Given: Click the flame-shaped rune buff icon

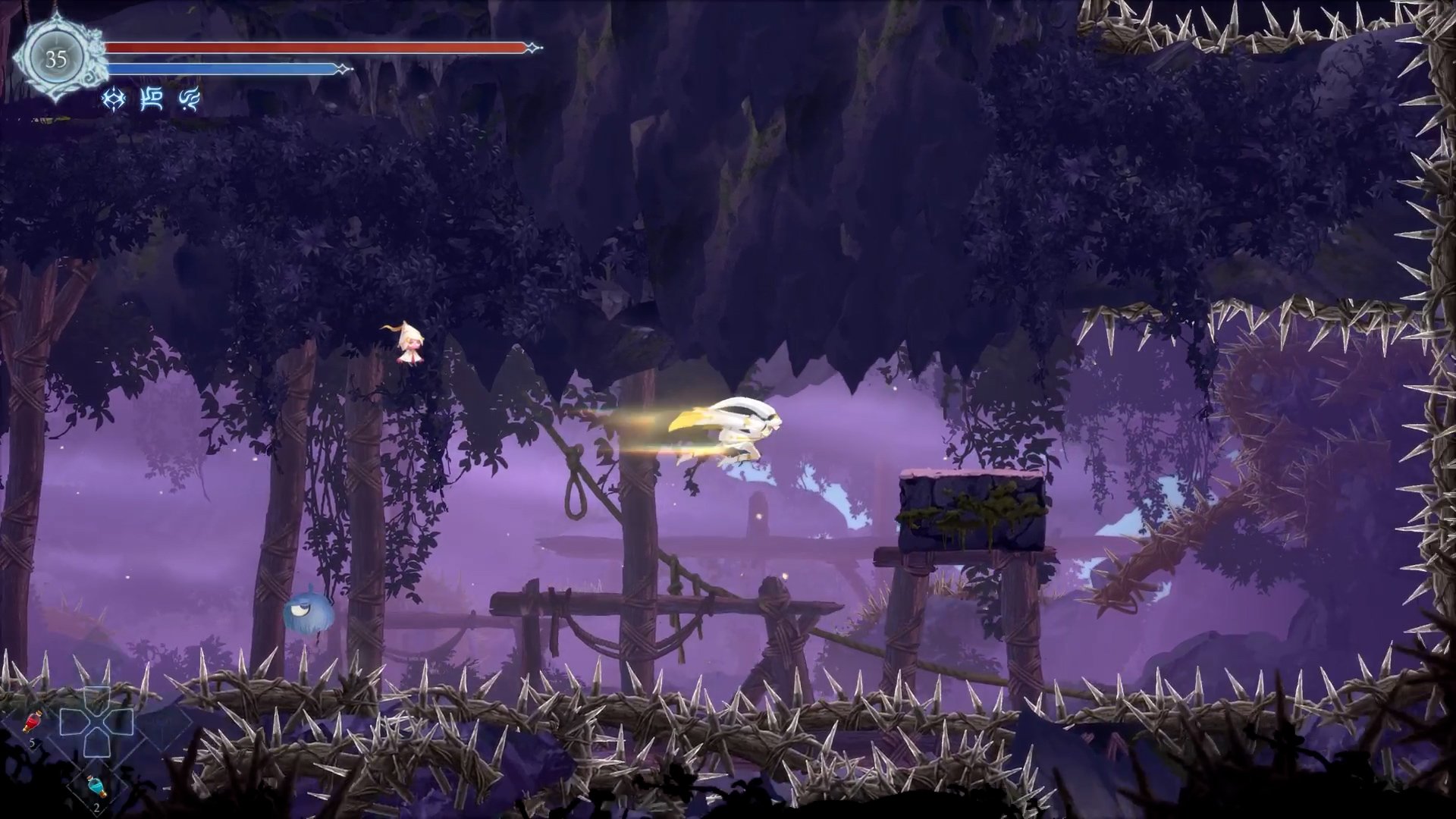Looking at the screenshot, I should pyautogui.click(x=189, y=99).
